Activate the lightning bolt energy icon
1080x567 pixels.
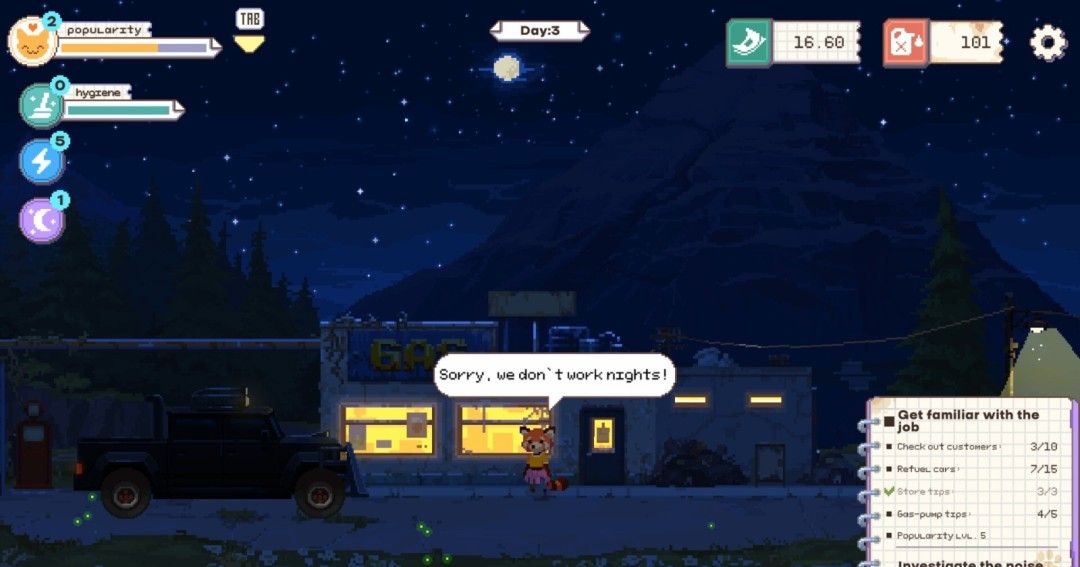[41, 161]
